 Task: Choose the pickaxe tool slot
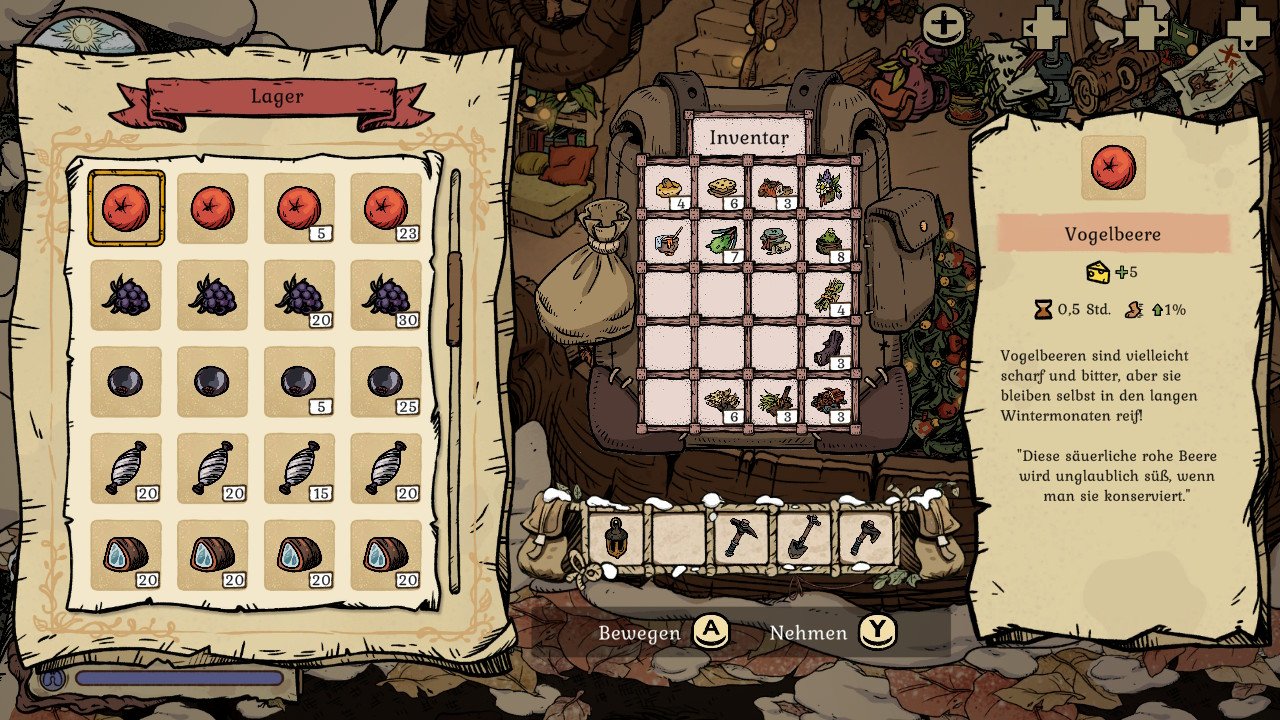(740, 538)
